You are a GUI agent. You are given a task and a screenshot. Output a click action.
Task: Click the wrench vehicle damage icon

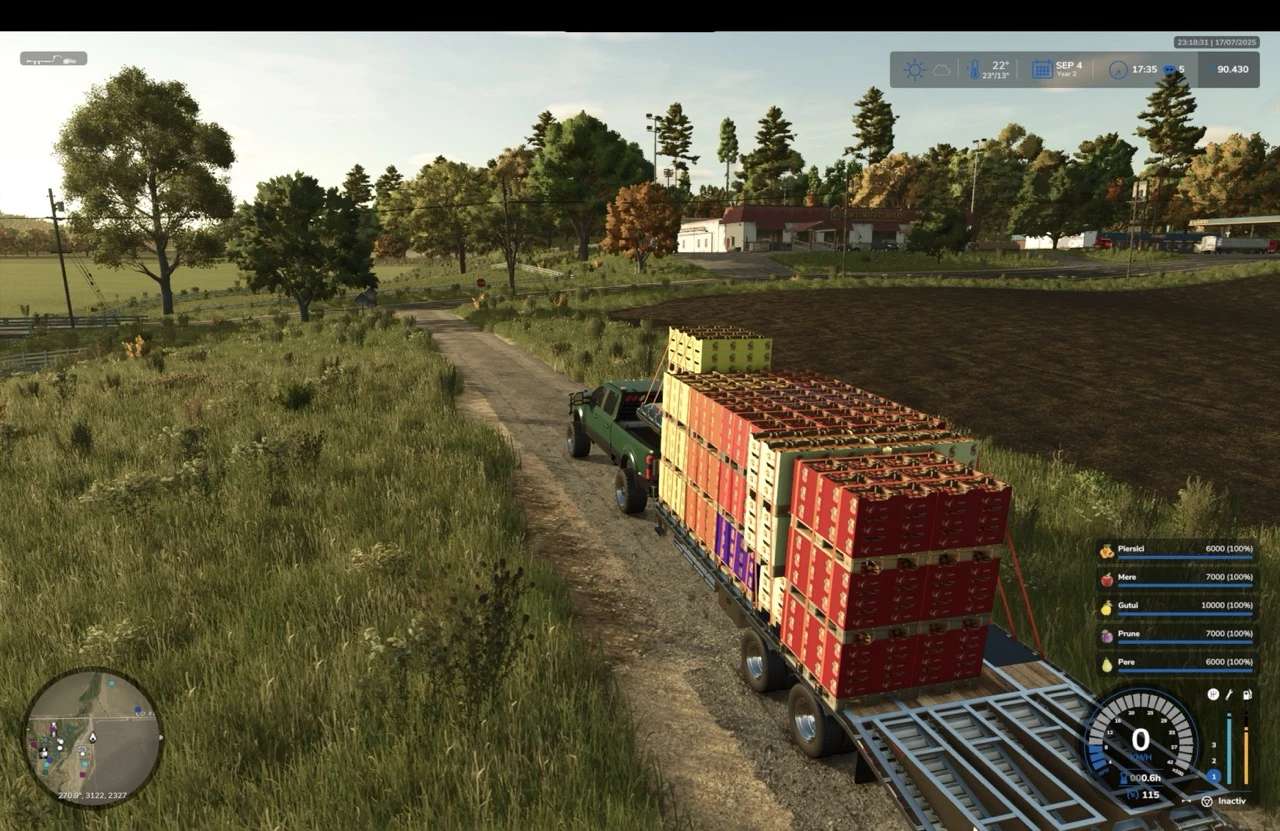pos(1229,694)
